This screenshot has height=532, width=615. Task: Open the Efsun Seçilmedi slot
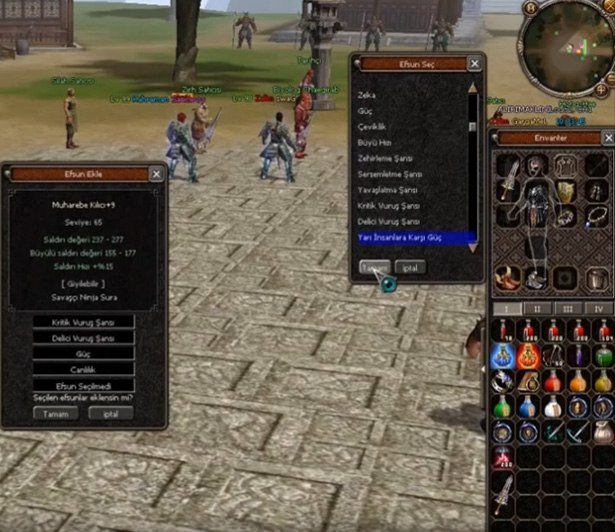(x=84, y=385)
